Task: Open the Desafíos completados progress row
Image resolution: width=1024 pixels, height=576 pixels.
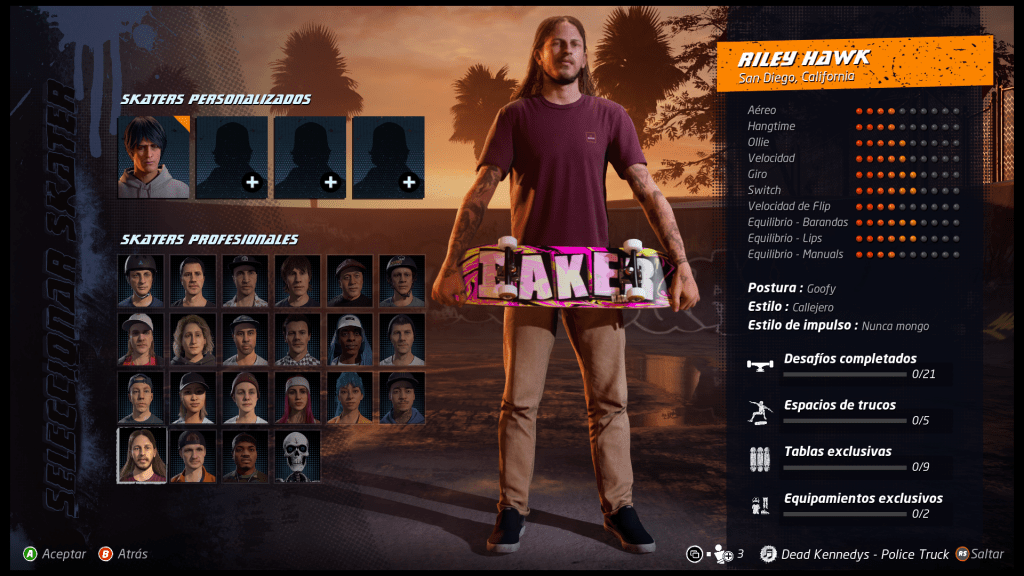Action: 848,365
